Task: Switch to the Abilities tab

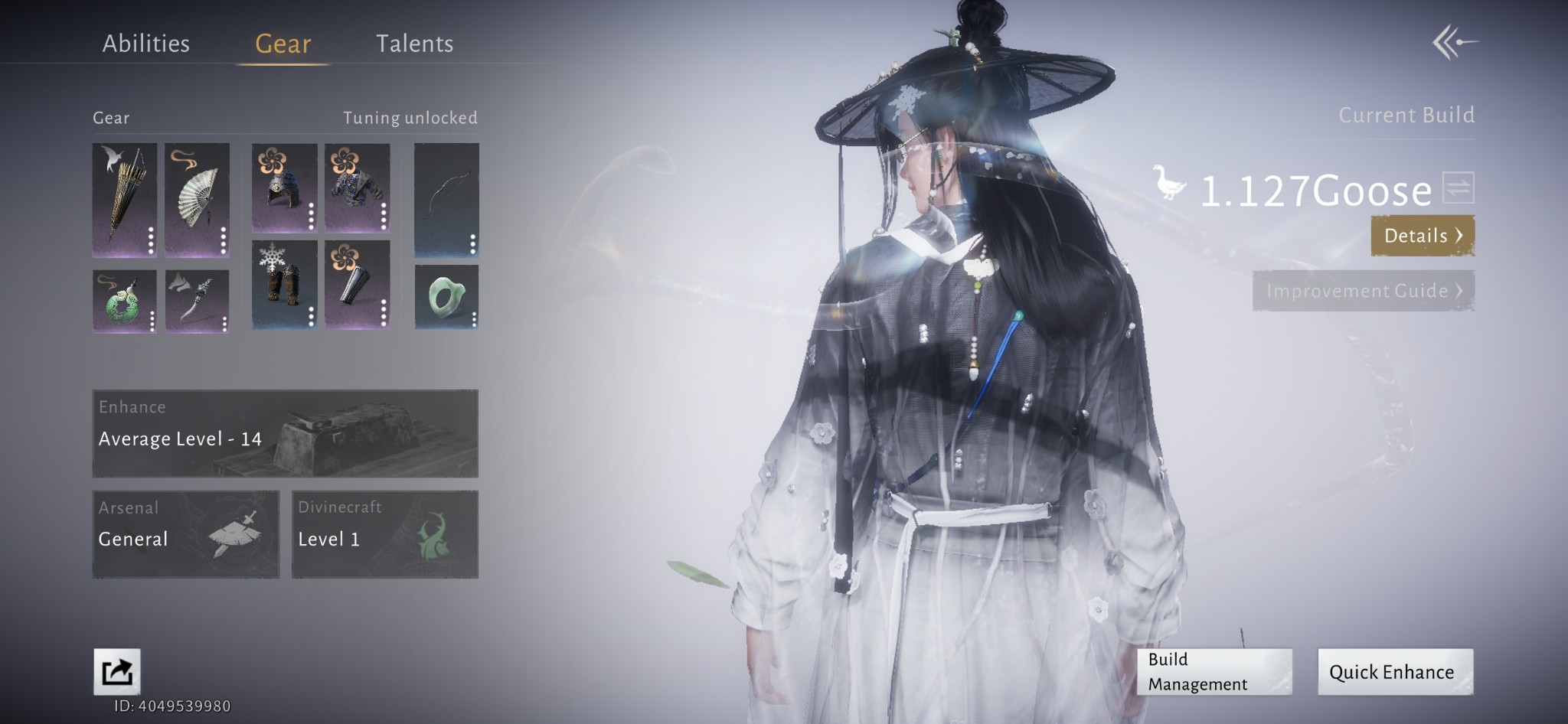Action: tap(145, 44)
